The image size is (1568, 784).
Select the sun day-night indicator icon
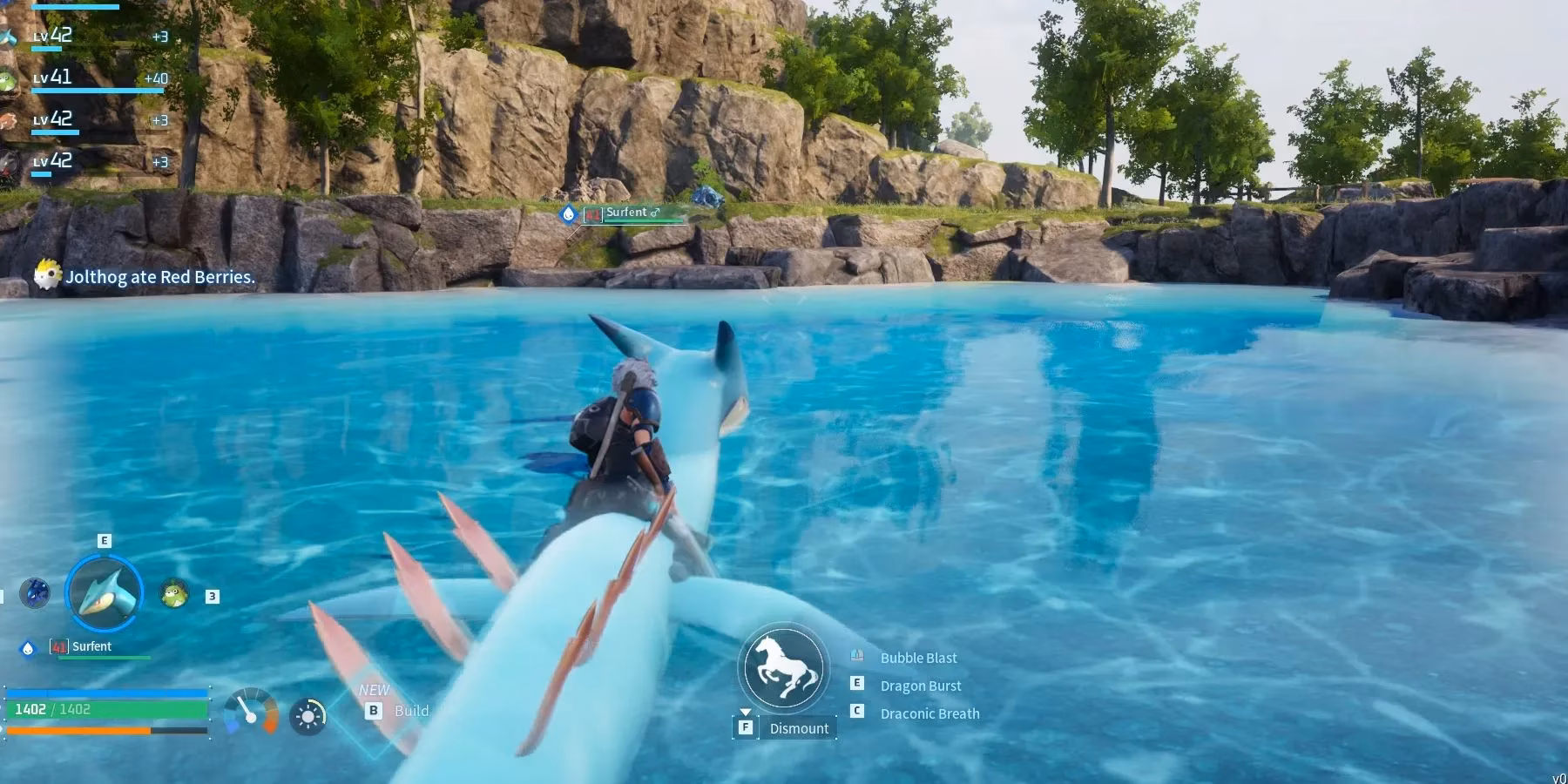pos(309,716)
